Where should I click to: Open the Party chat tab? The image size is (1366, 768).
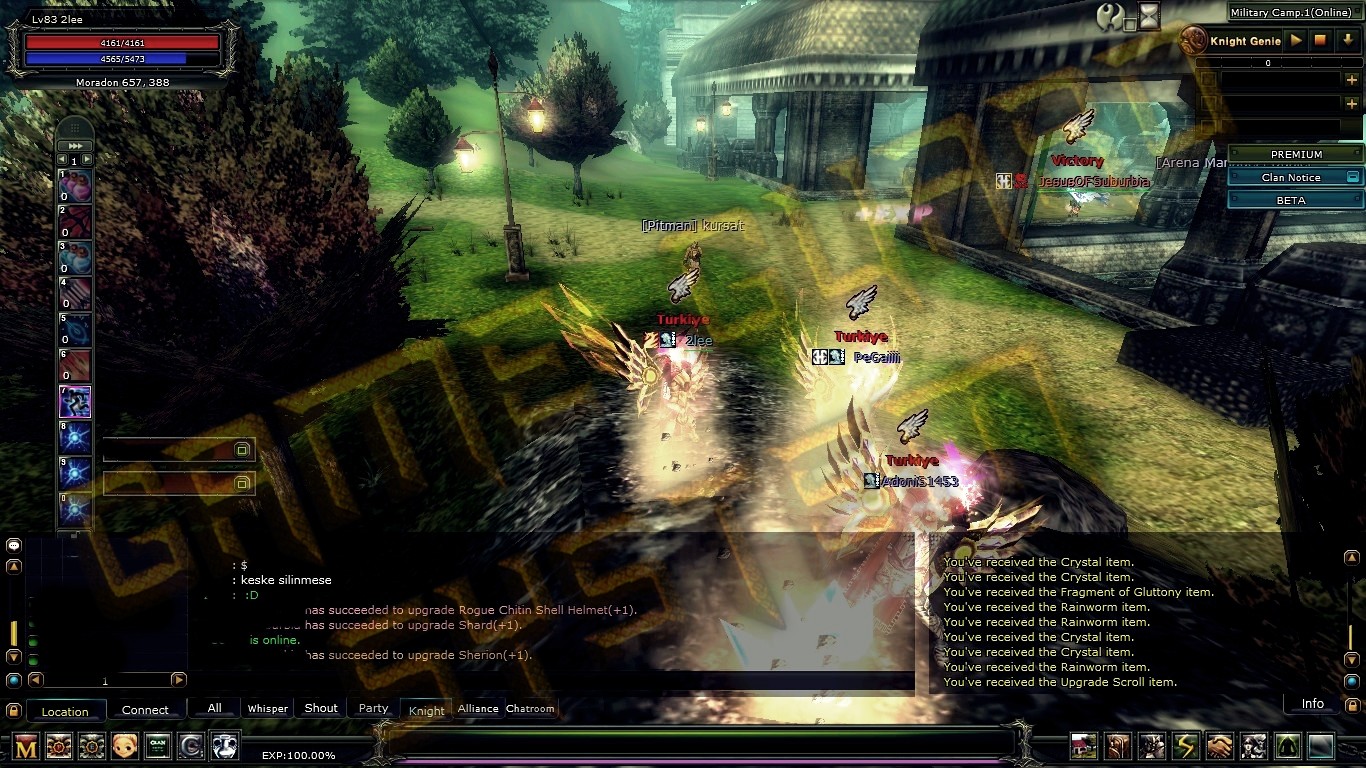[373, 708]
